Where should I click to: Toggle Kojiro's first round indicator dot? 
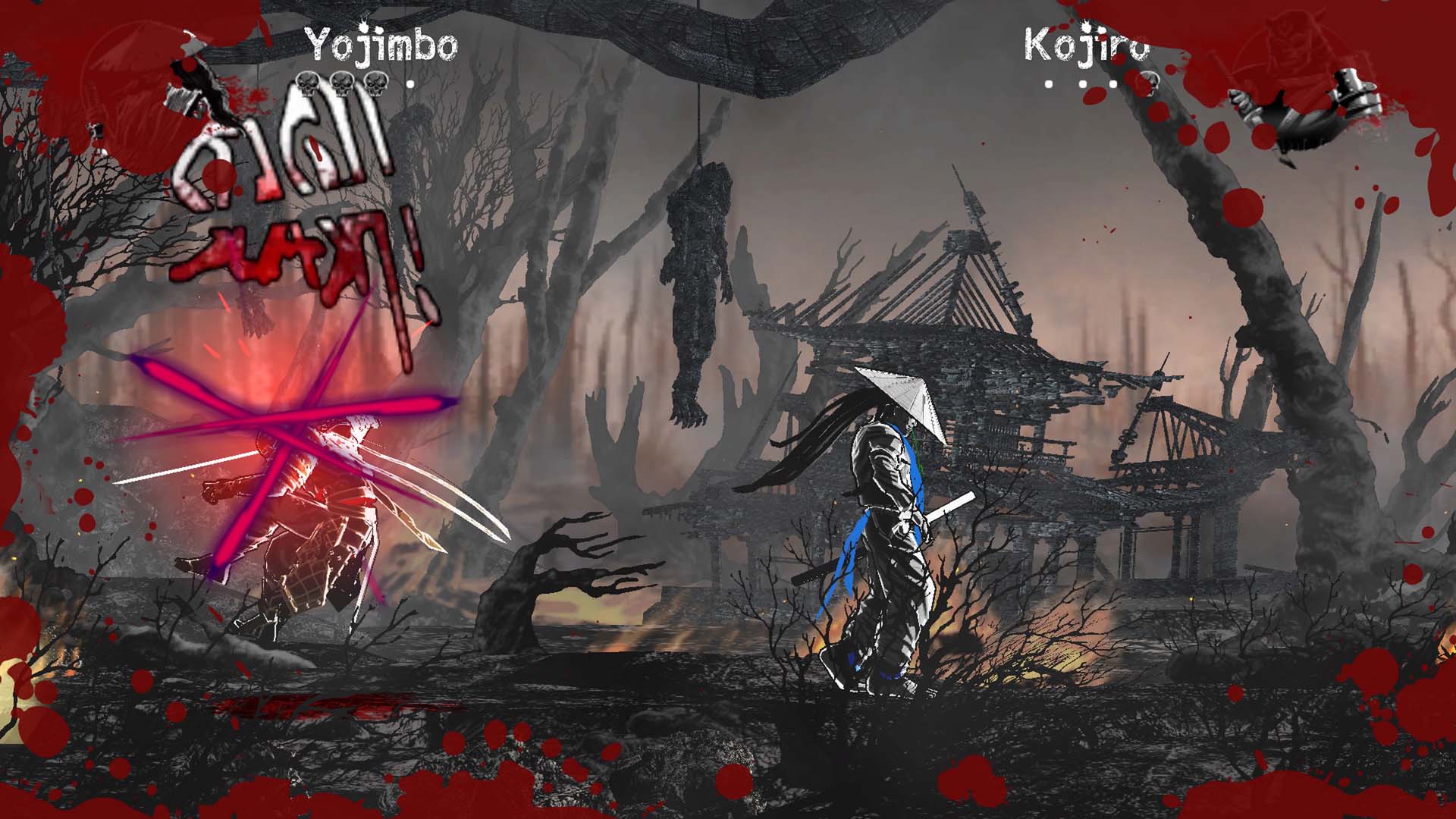[x=1049, y=84]
